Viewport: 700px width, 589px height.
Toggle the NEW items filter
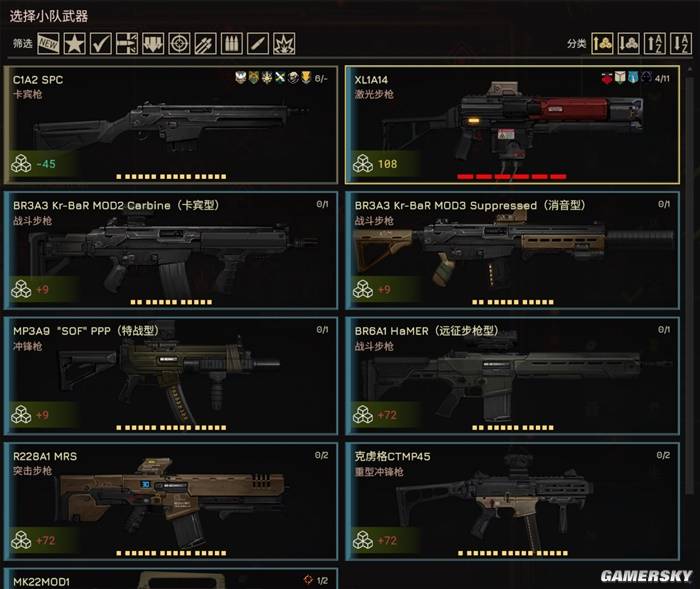coord(48,43)
